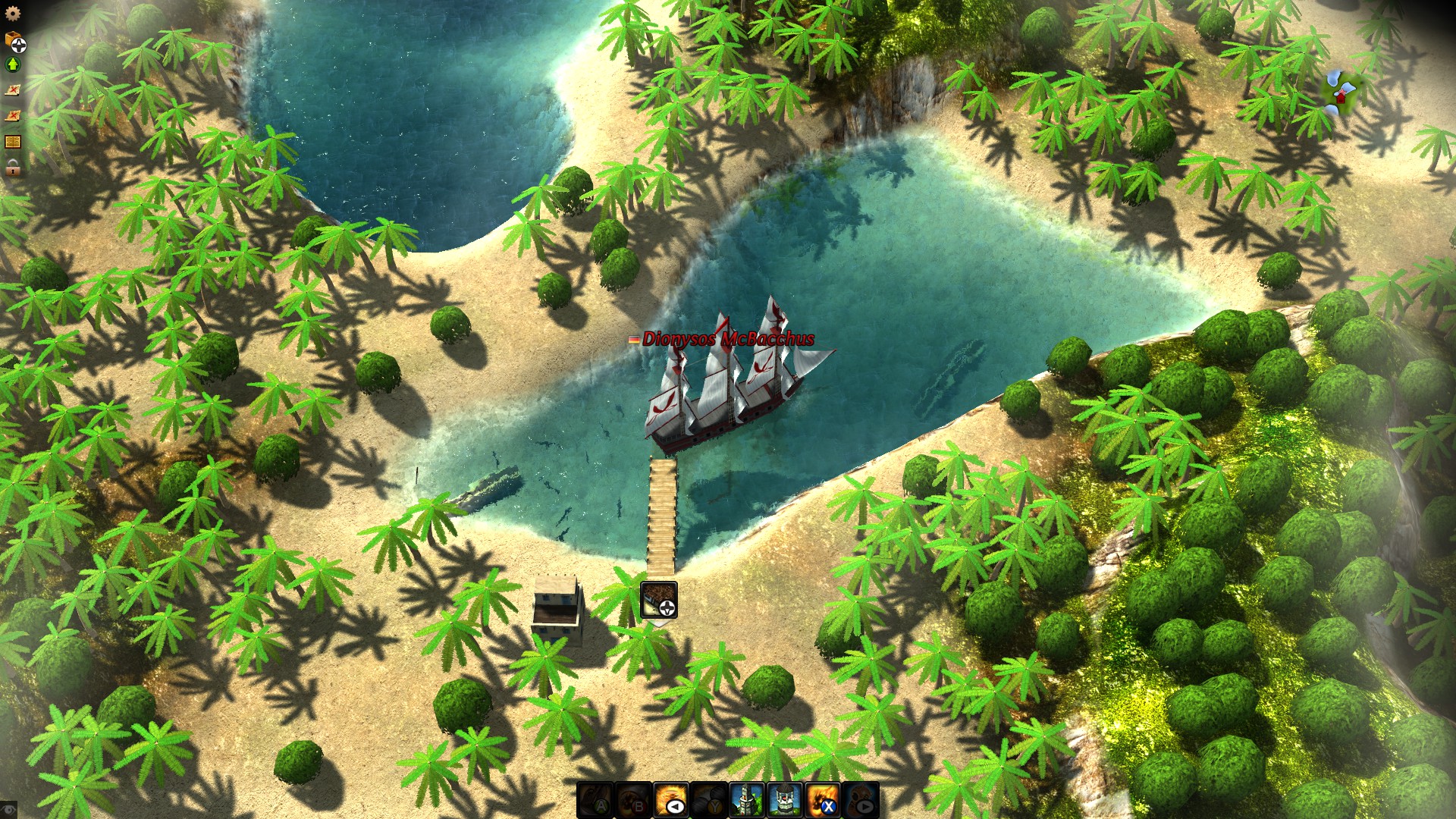Viewport: 1456px width, 819px height.
Task: Select the stone tower ability icon
Action: 745,799
